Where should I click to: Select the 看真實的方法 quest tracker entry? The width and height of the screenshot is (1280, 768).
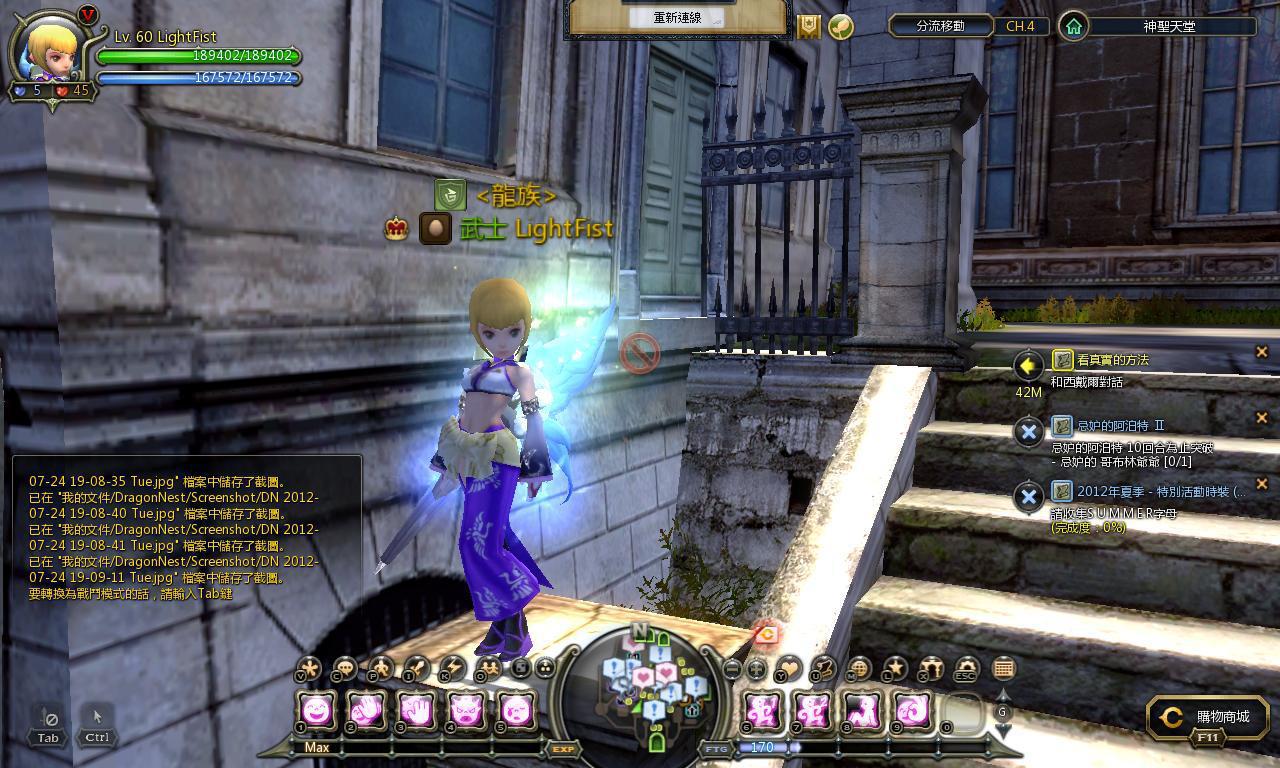1113,360
